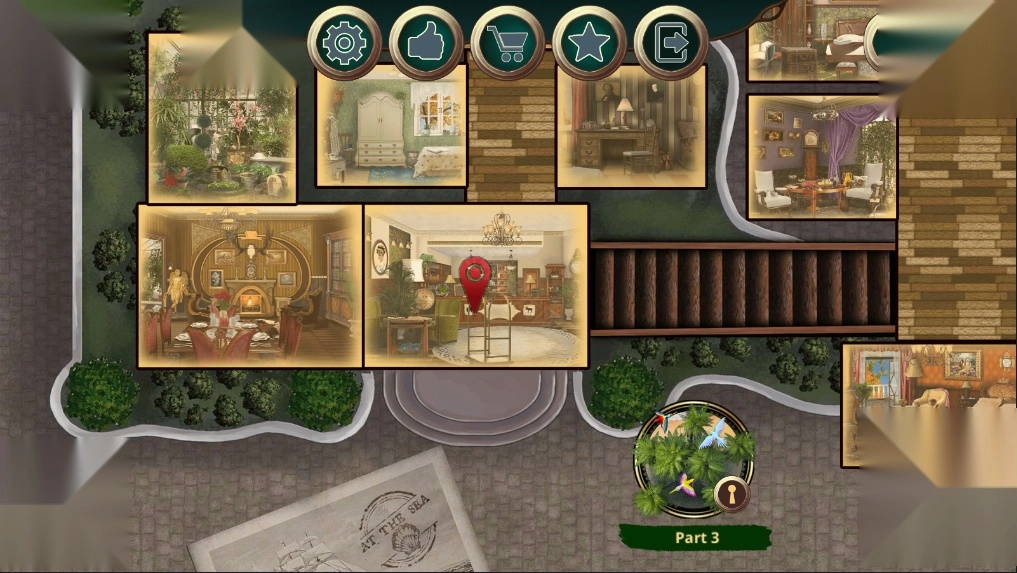Viewport: 1017px width, 573px height.
Task: Open the shopping cart store
Action: tap(508, 43)
